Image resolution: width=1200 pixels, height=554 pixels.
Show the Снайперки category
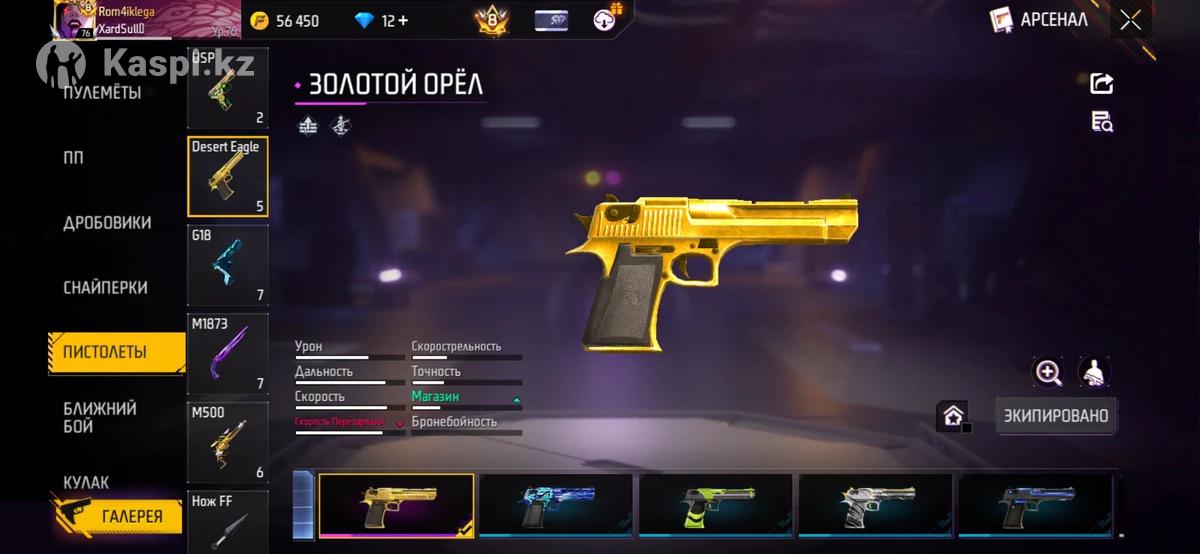click(x=105, y=288)
